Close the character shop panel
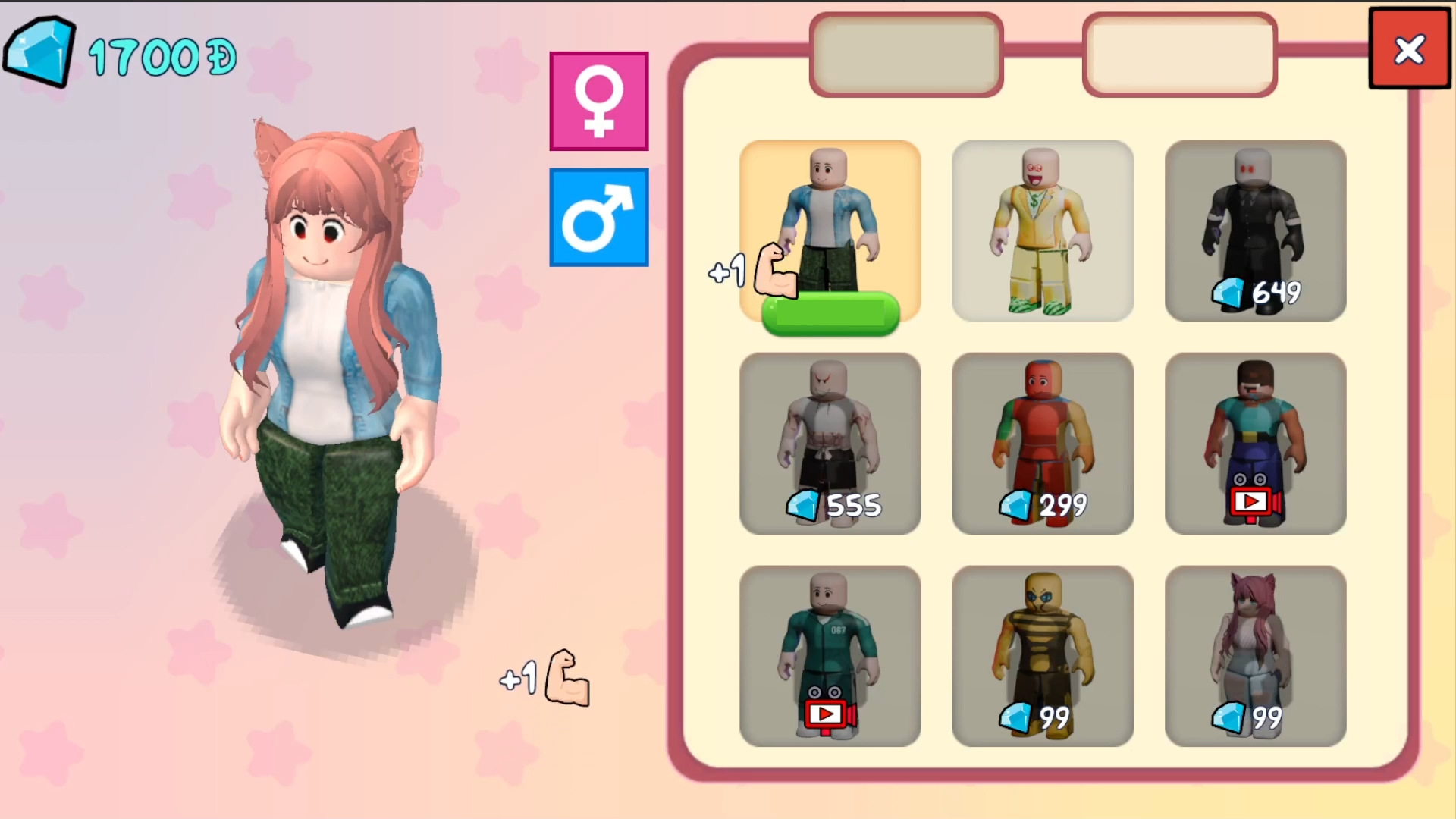This screenshot has width=1456, height=819. point(1409,49)
